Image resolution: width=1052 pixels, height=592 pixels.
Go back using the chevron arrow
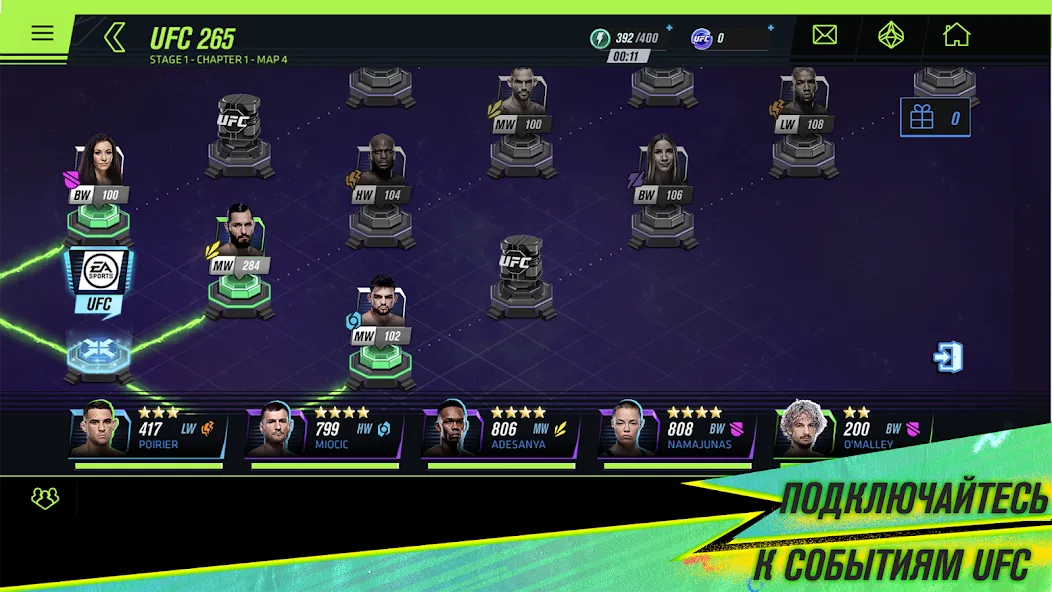point(115,38)
